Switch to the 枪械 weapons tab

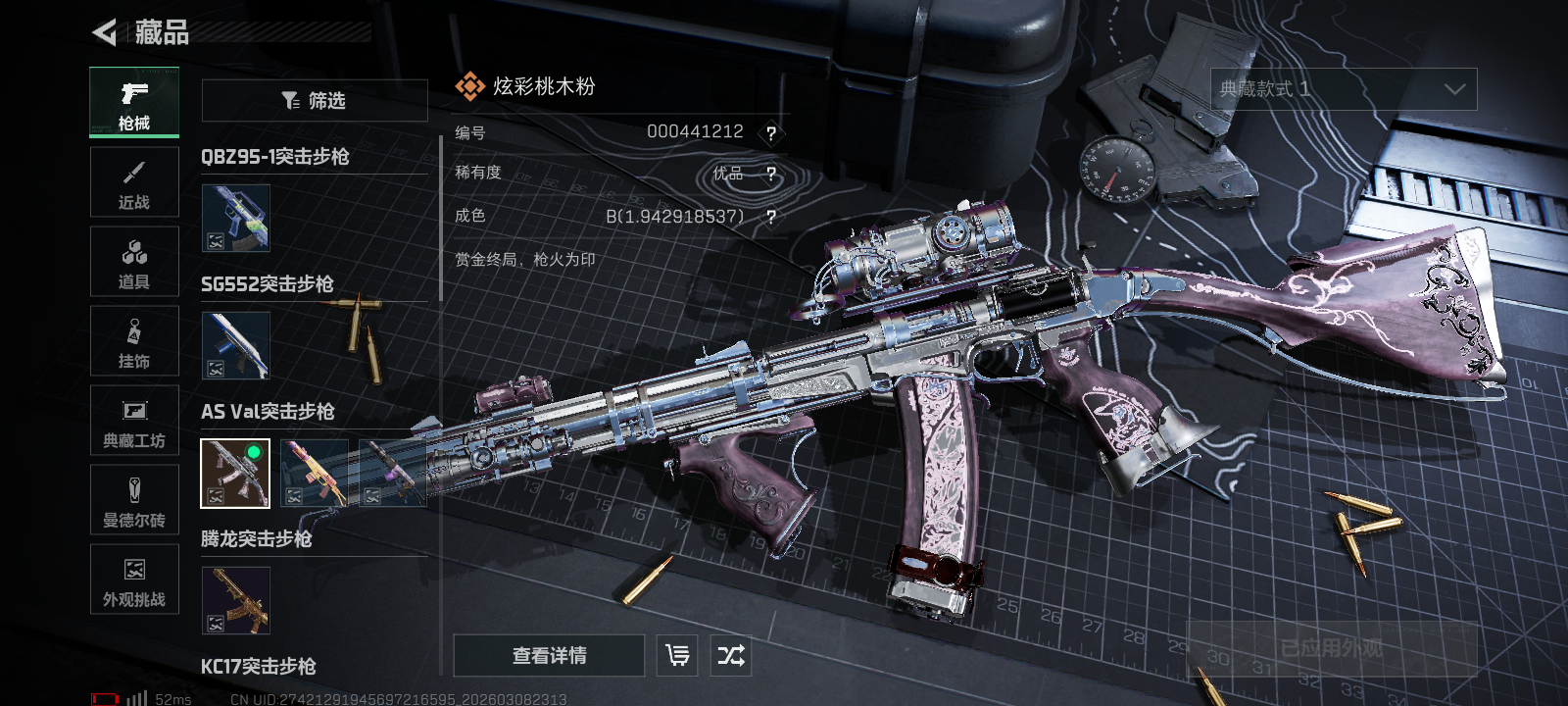(134, 102)
